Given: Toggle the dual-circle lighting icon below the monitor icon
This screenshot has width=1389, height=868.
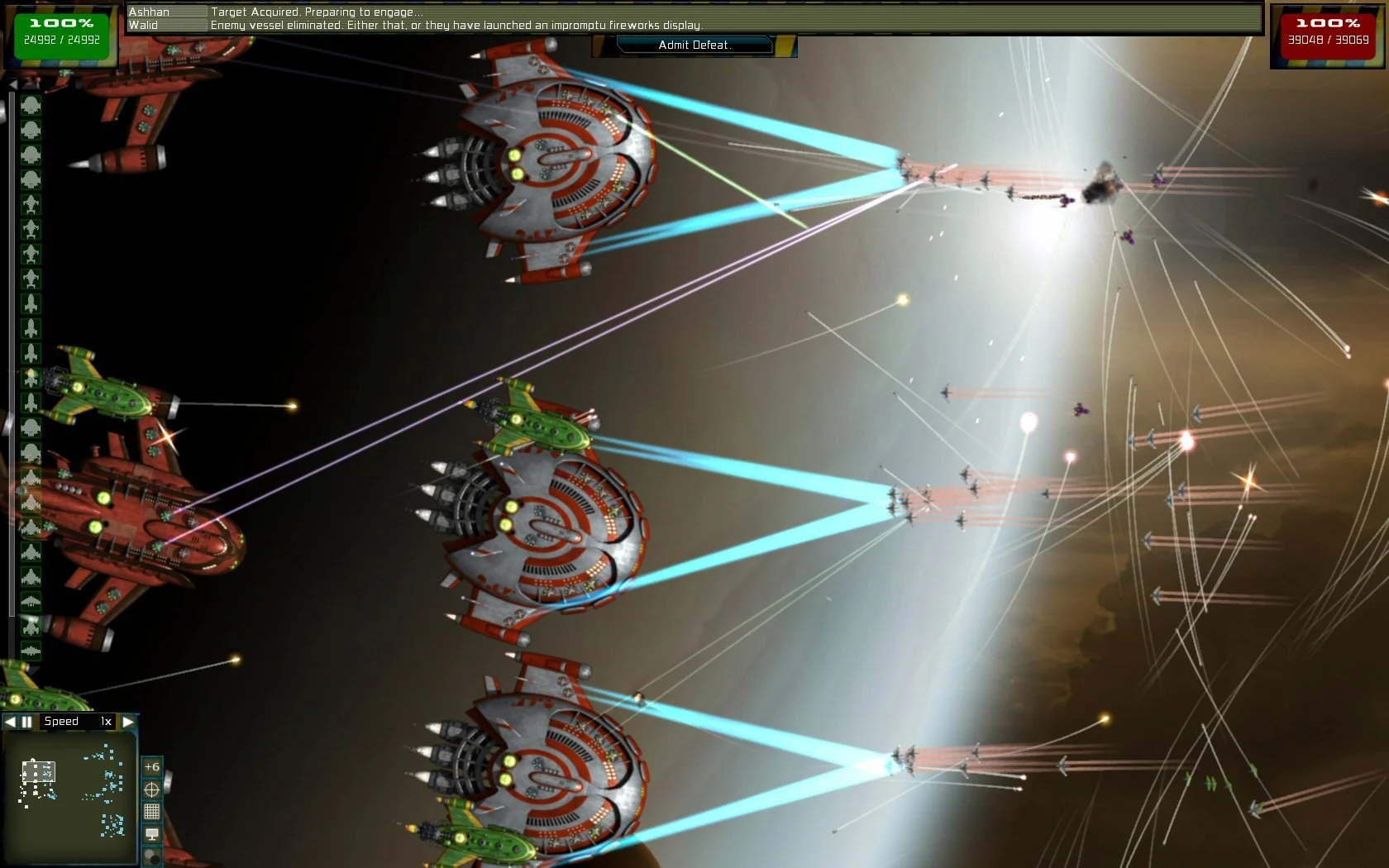Looking at the screenshot, I should click(x=152, y=856).
